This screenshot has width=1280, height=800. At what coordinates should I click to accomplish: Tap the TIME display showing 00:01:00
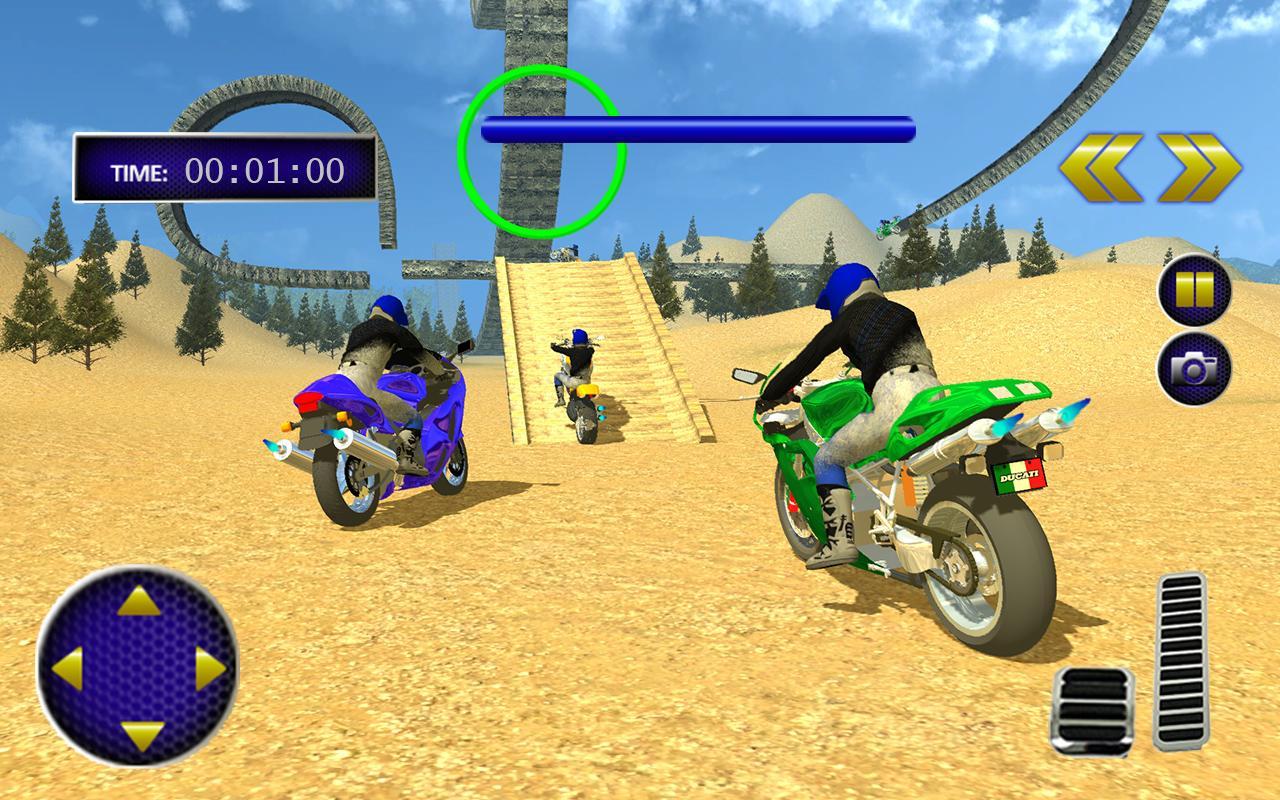220,170
